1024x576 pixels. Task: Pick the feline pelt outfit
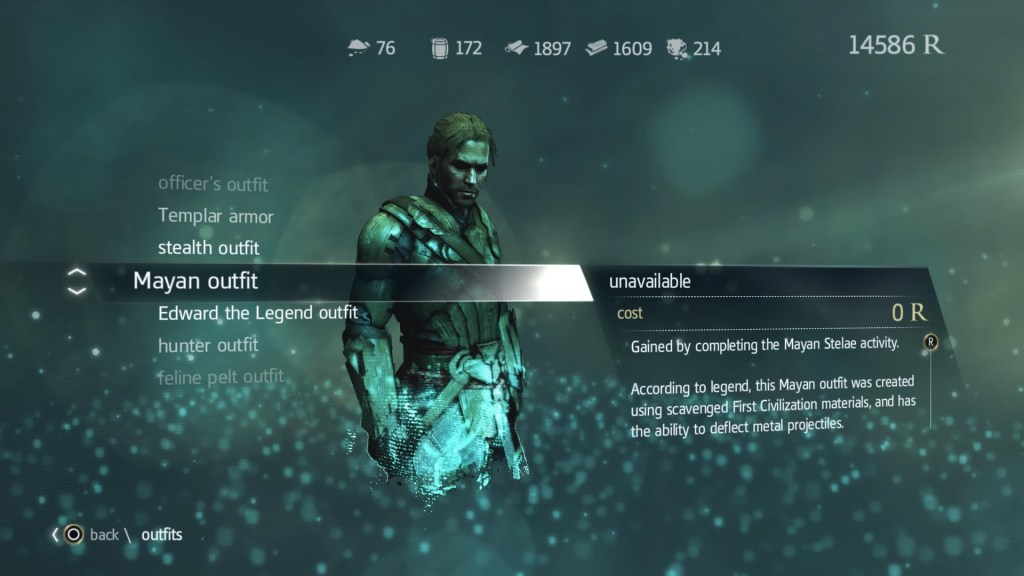click(x=221, y=377)
